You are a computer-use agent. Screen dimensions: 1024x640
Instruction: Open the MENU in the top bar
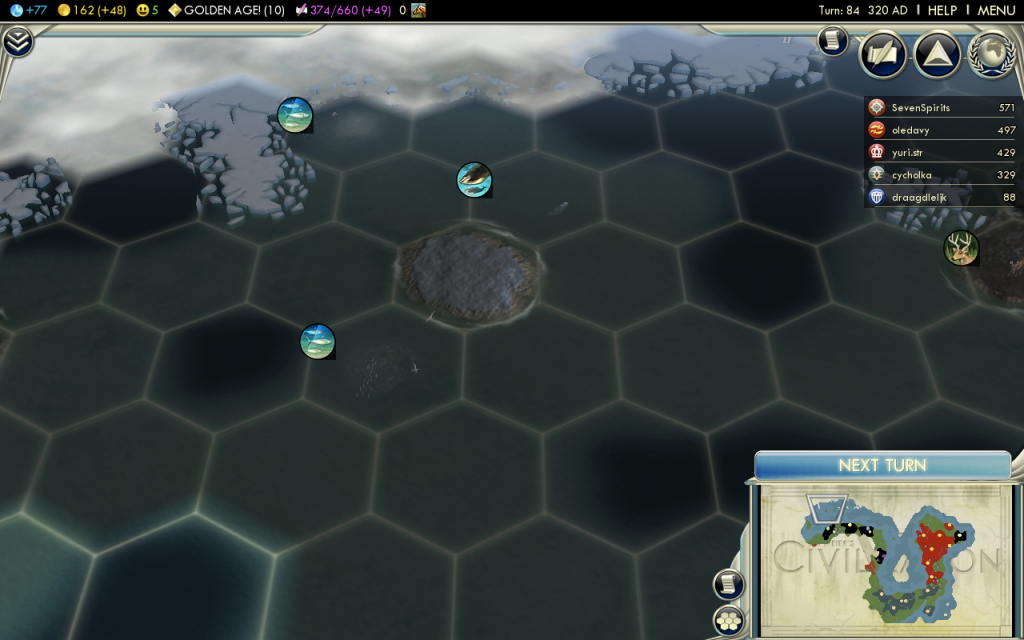point(996,10)
